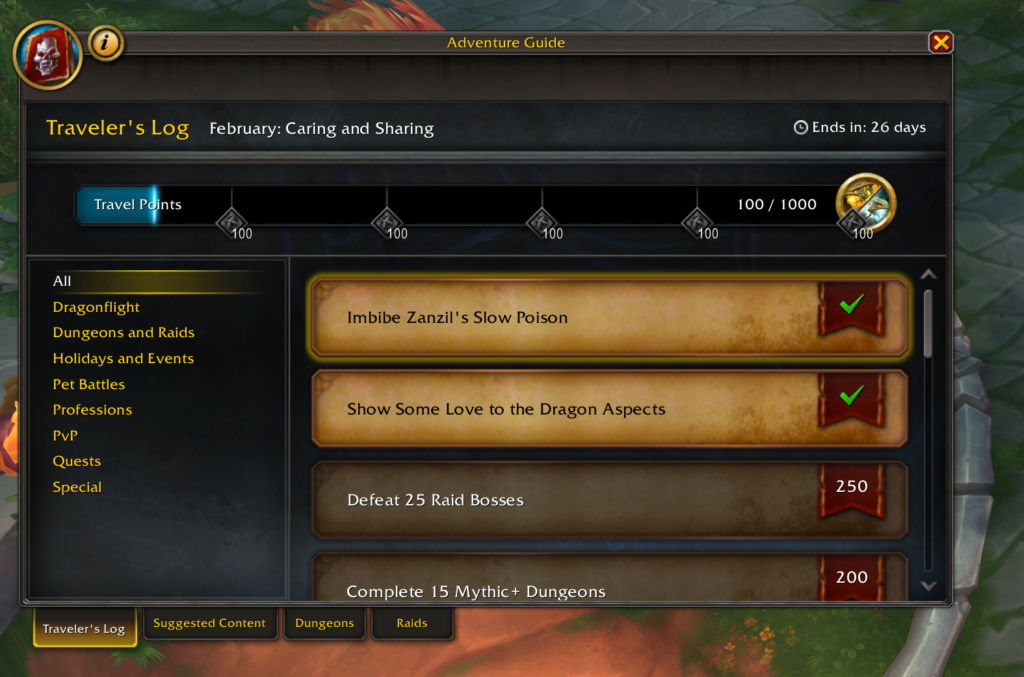The width and height of the screenshot is (1024, 677).
Task: Select the All category filter
Action: [62, 281]
